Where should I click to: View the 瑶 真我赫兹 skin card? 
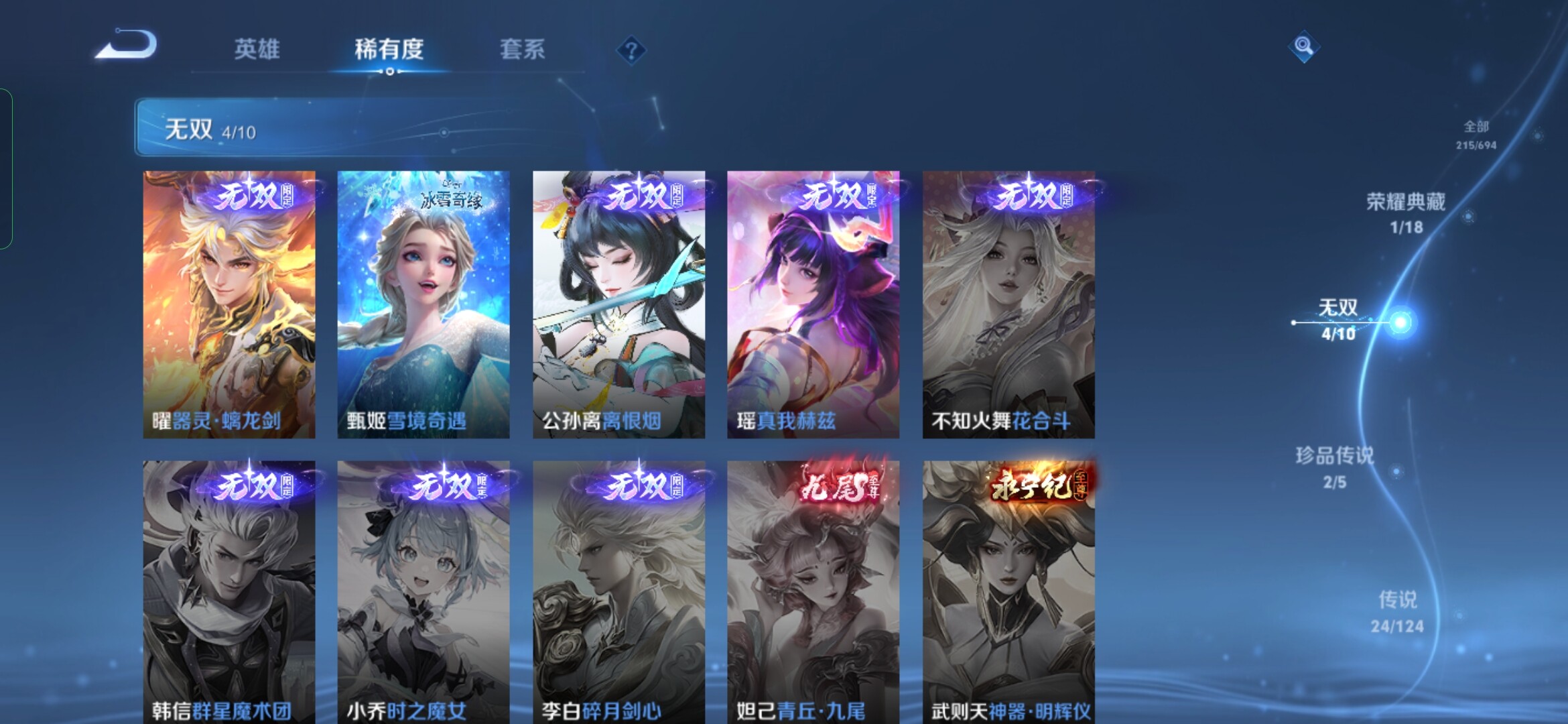coord(813,304)
